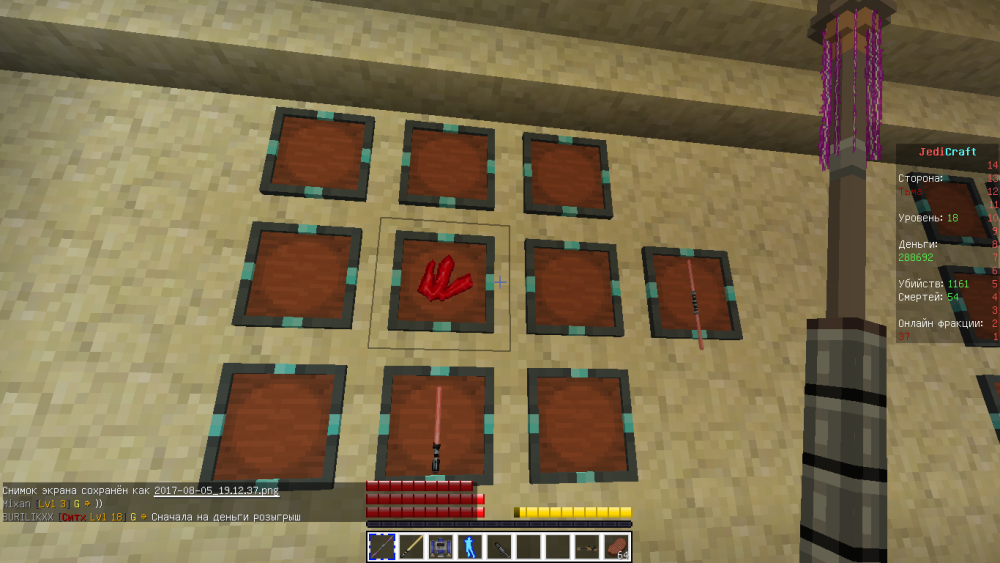Pick the dark lightsaber hilt slot
The width and height of the screenshot is (1000, 563).
[498, 547]
